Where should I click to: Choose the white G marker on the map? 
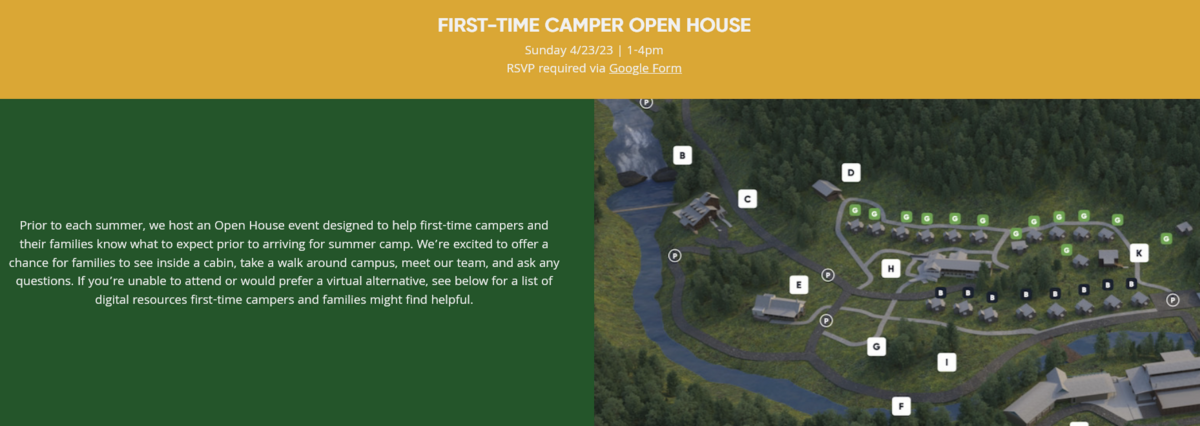876,346
